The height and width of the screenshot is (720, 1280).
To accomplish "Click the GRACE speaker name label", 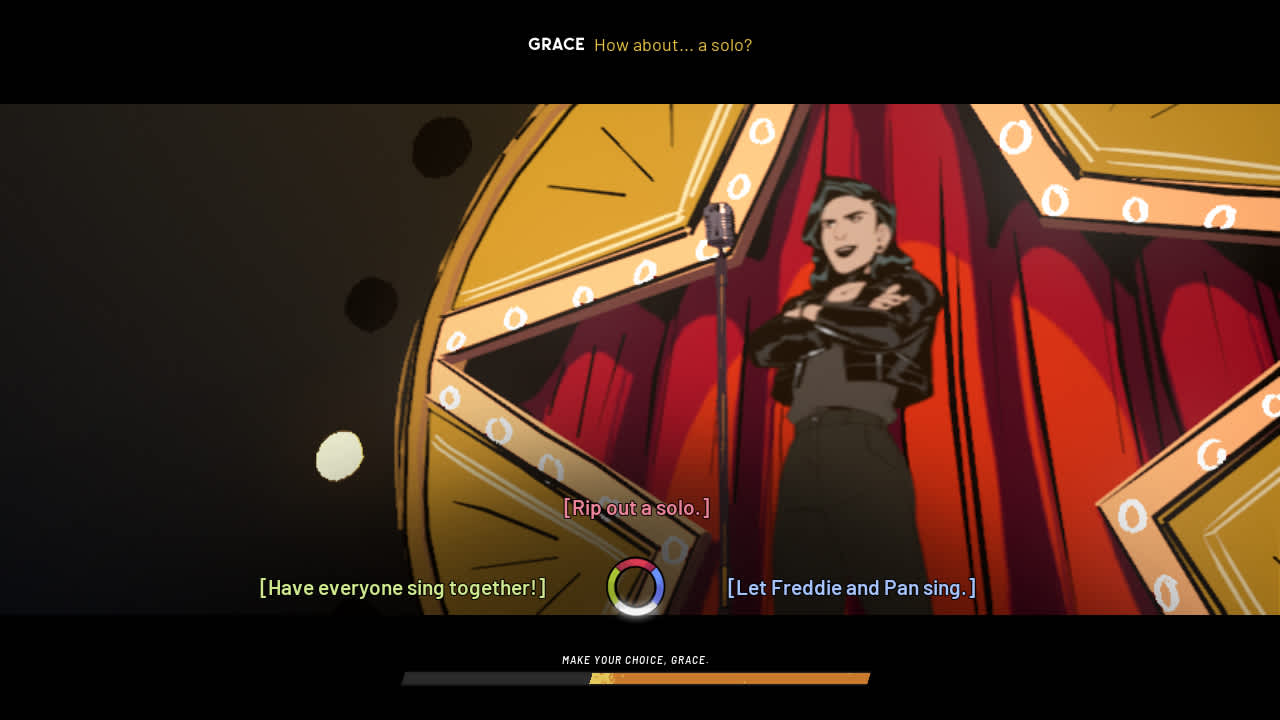I will (556, 44).
